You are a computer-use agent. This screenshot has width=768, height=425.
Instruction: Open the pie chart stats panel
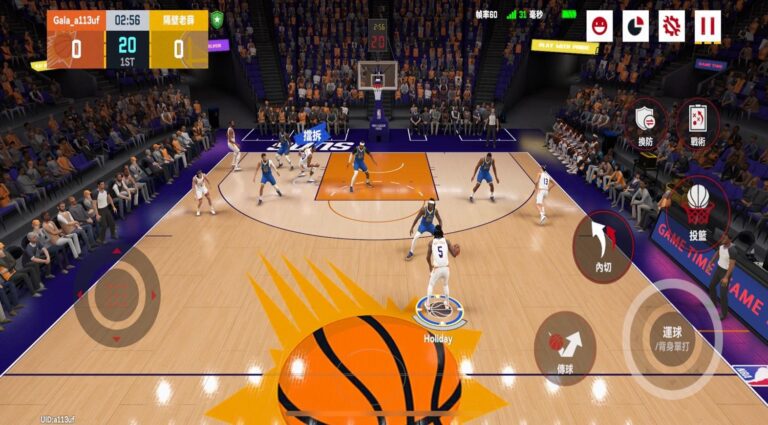pyautogui.click(x=636, y=26)
